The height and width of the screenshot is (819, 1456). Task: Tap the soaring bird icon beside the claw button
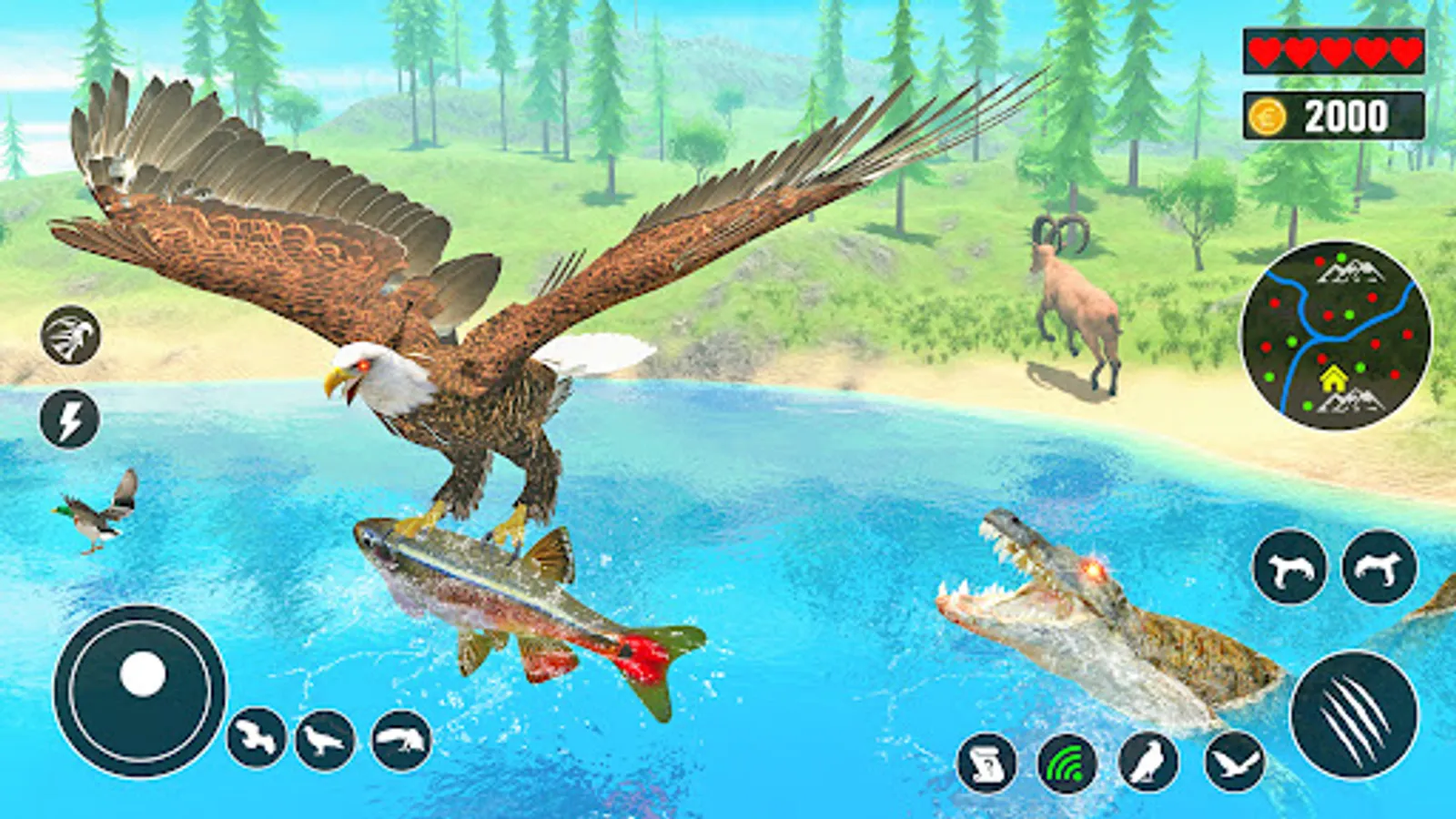[x=1234, y=763]
